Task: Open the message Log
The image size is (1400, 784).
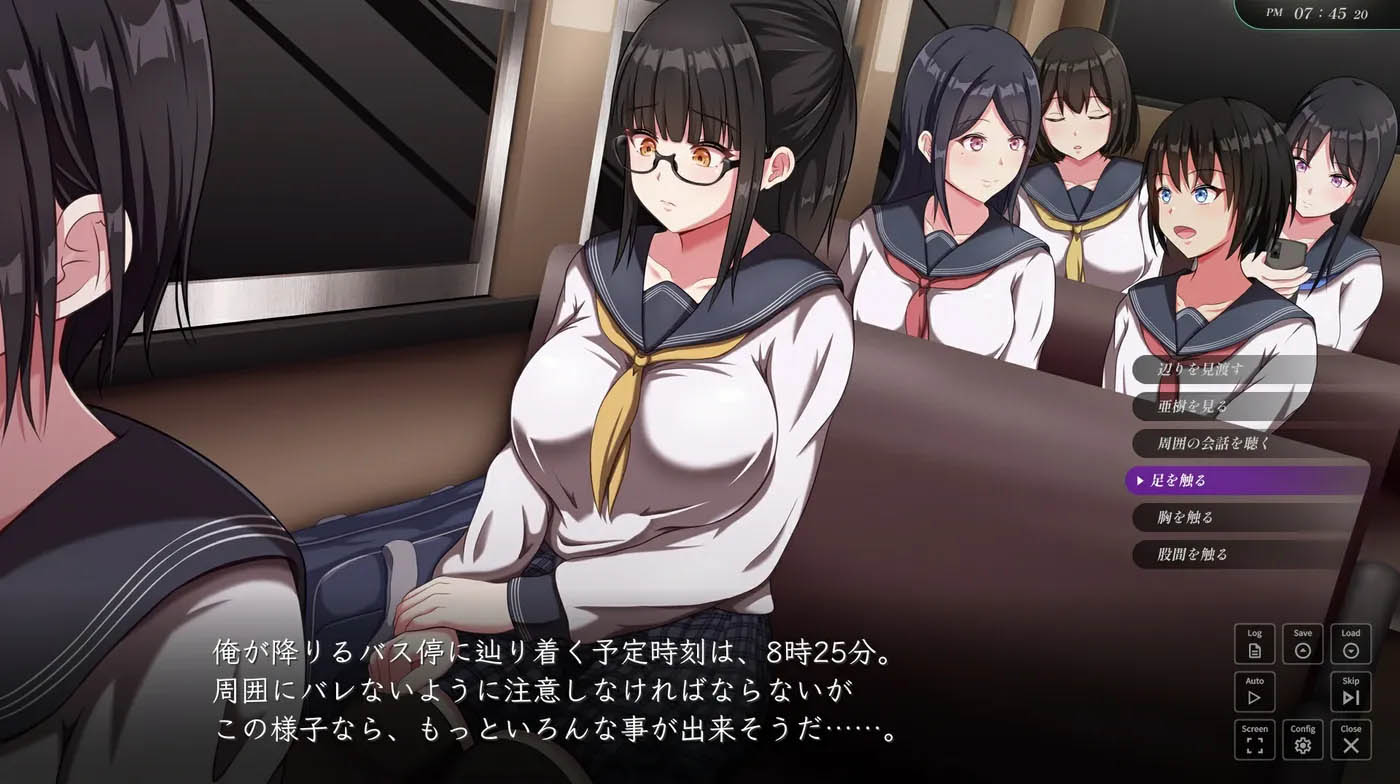Action: [1256, 643]
